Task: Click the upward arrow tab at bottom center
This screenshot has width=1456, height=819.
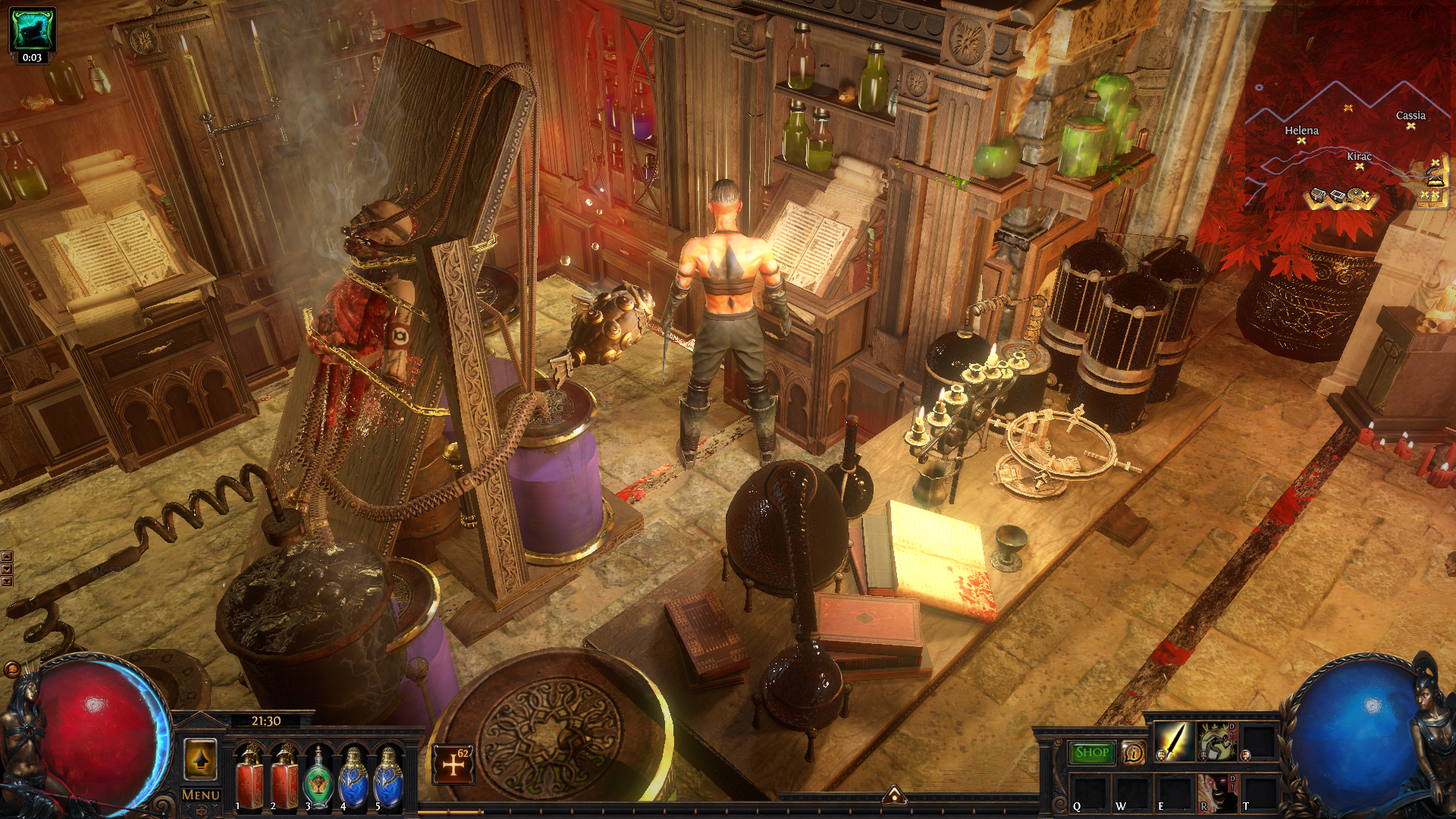Action: coord(894,795)
